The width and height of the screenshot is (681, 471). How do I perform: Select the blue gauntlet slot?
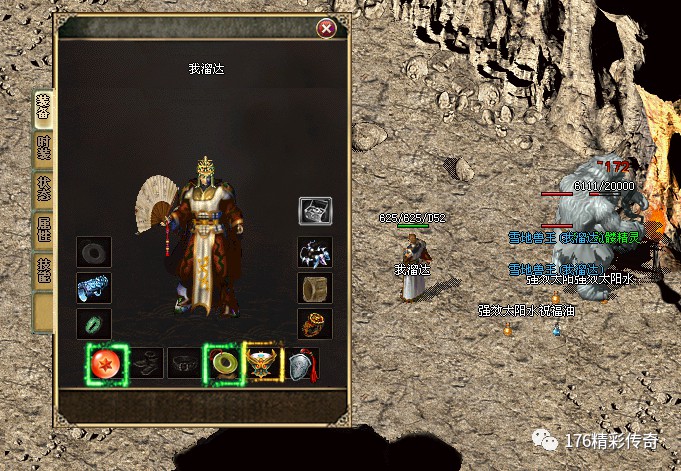point(93,288)
